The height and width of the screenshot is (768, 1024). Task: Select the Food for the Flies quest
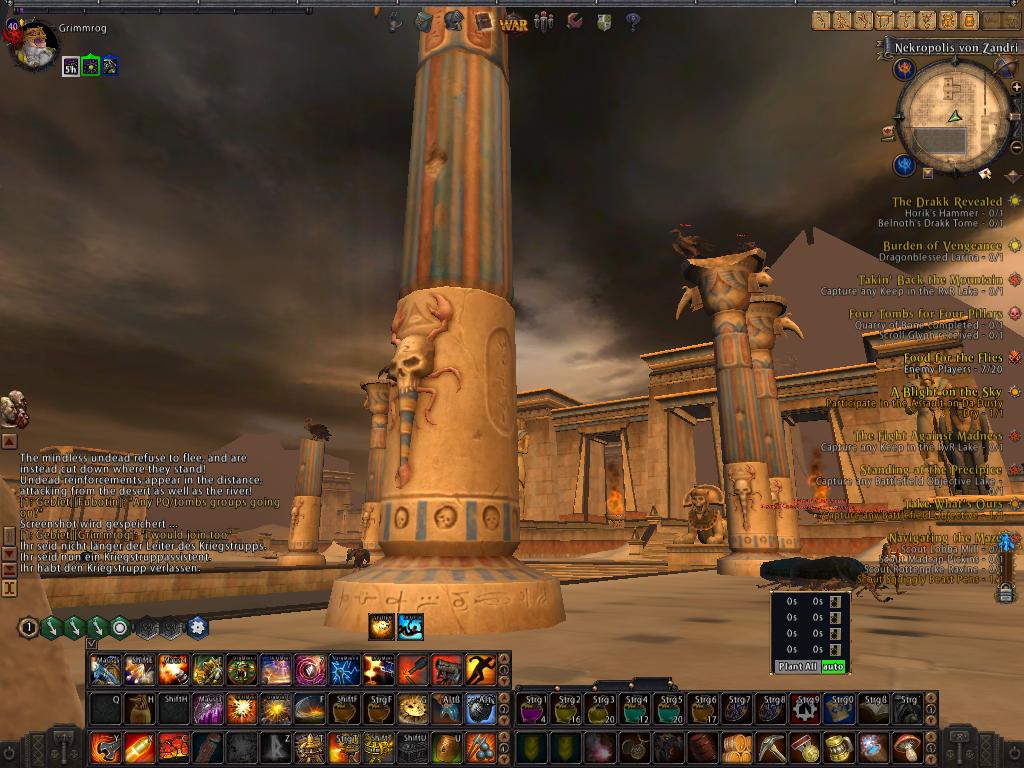[x=952, y=358]
